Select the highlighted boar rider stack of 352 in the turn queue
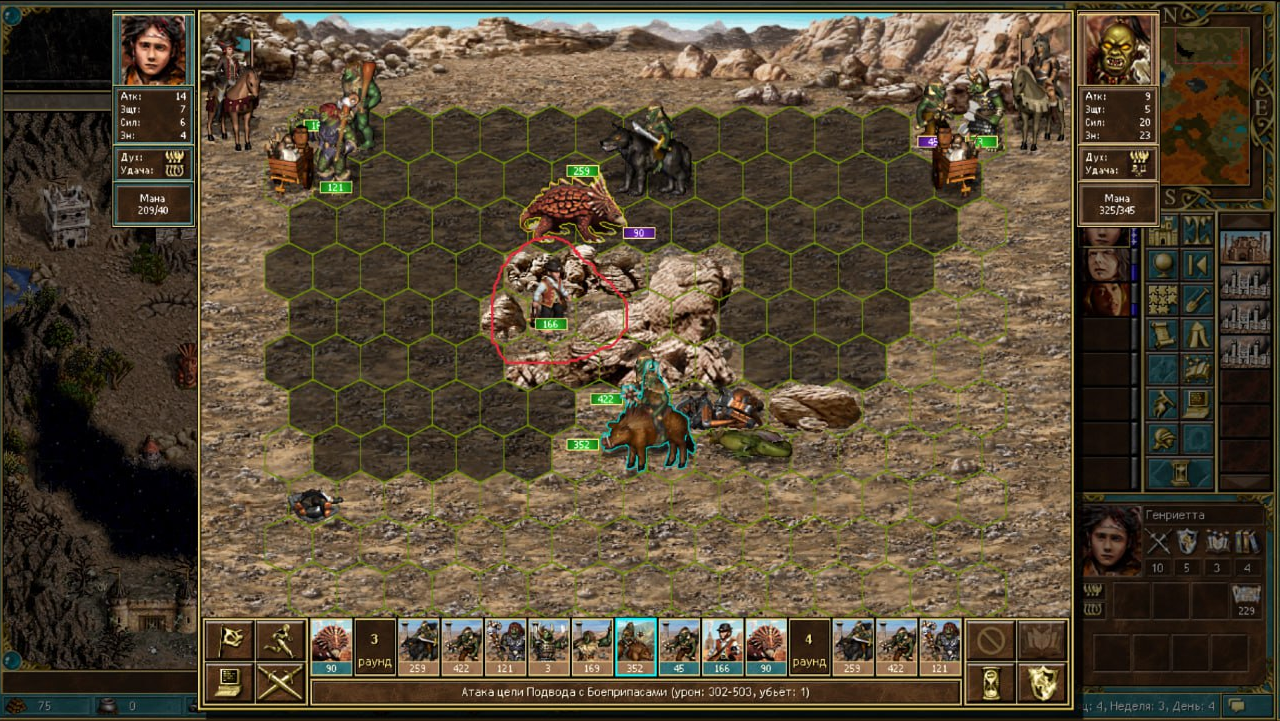The height and width of the screenshot is (721, 1280). 636,646
